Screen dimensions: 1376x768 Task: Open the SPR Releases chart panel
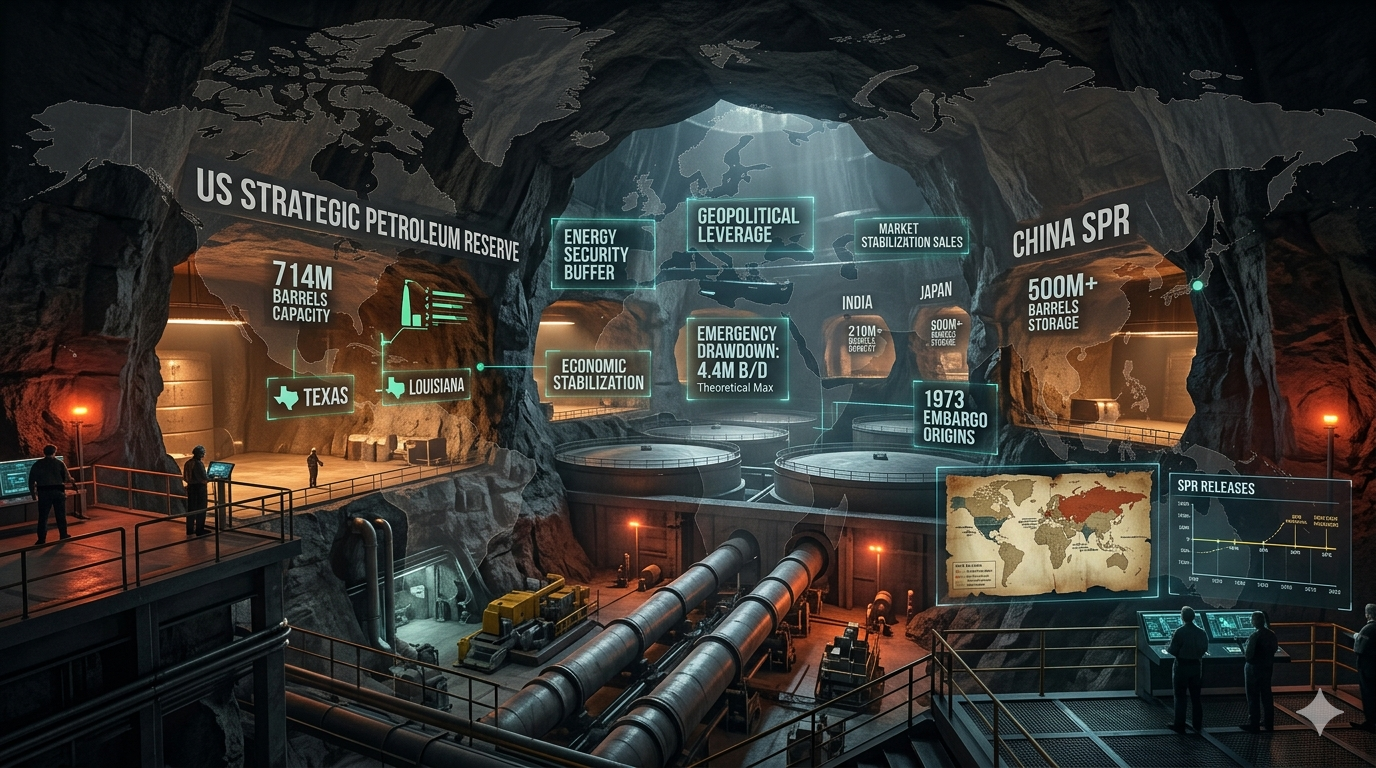pyautogui.click(x=1259, y=541)
